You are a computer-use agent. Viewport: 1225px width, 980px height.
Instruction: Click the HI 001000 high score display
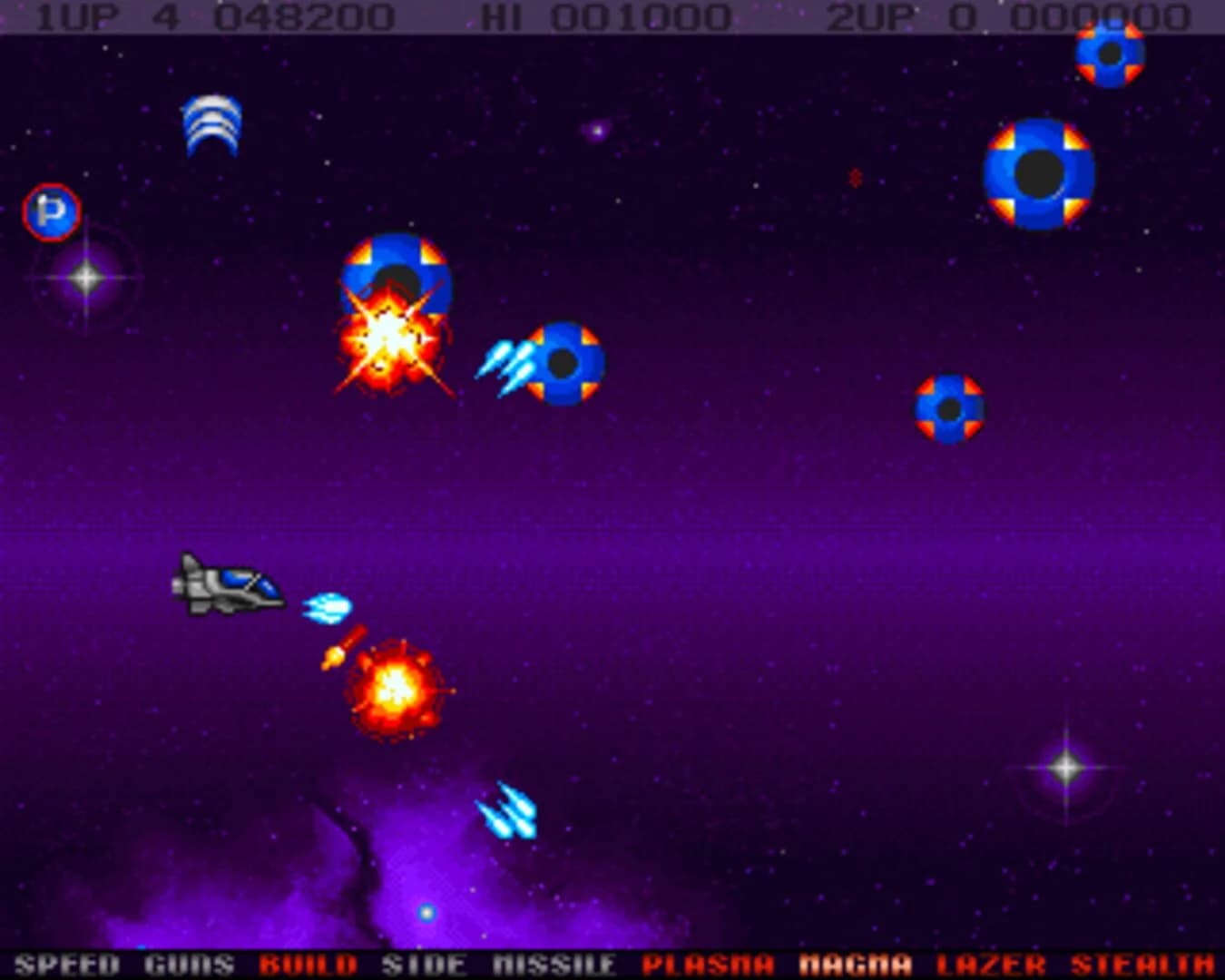click(603, 14)
